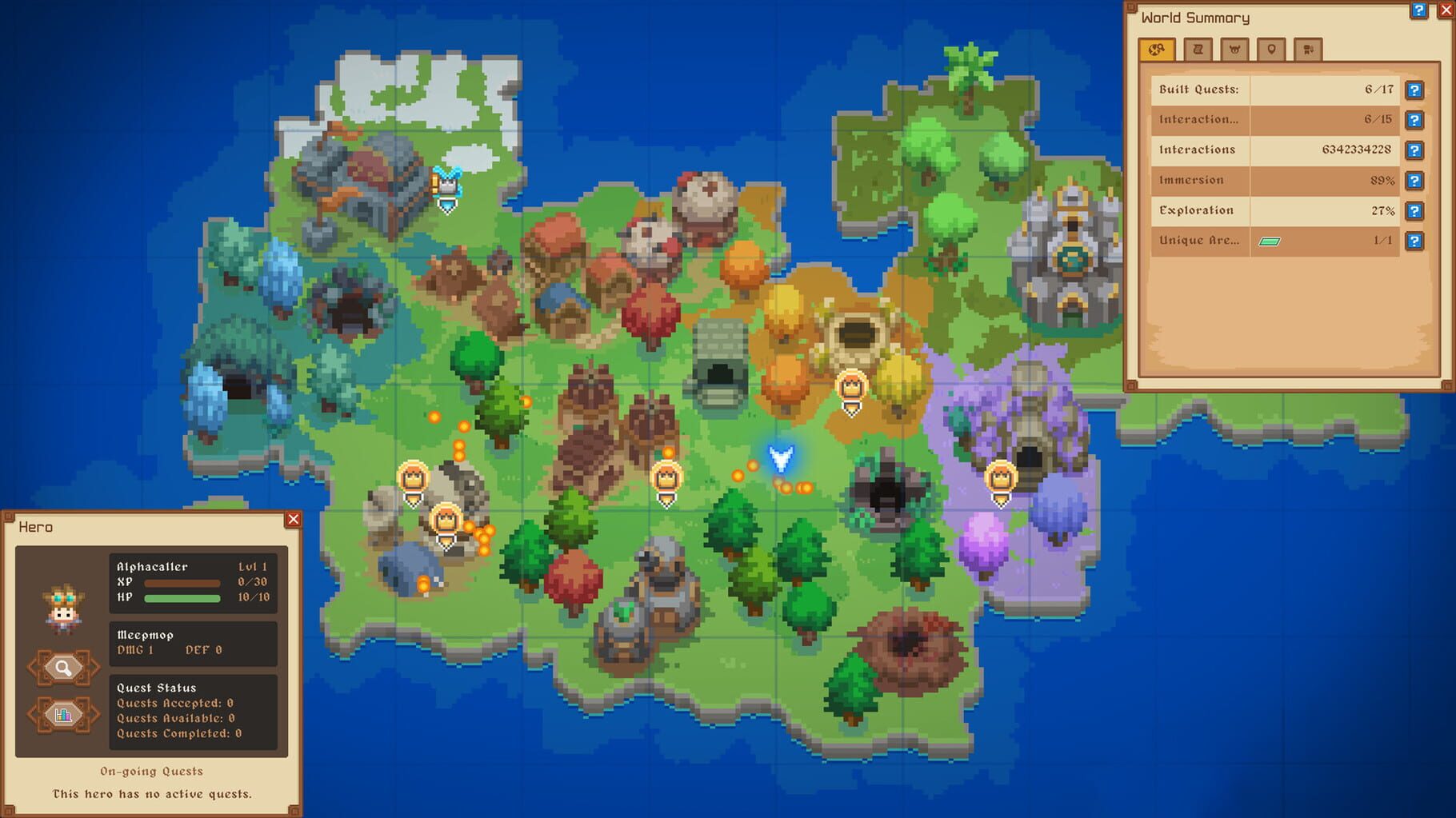Open the quest scroll tab in World Summary
The width and height of the screenshot is (1456, 818).
tap(1197, 49)
